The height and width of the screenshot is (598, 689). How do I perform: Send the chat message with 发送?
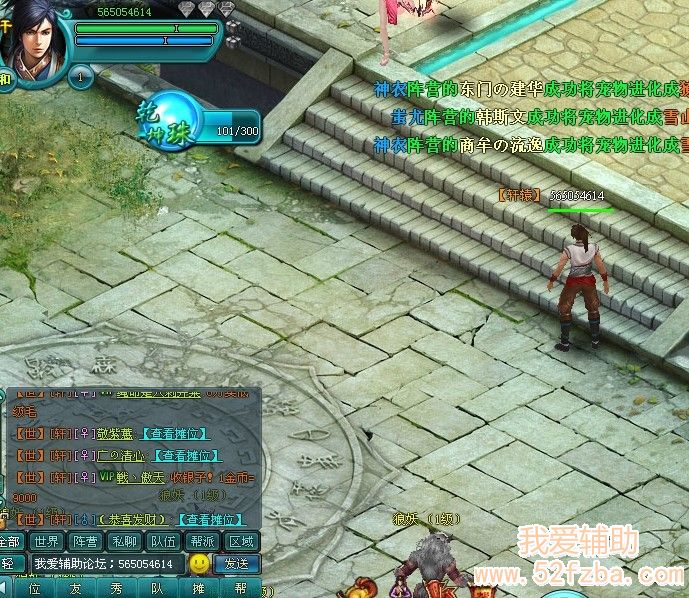point(237,564)
